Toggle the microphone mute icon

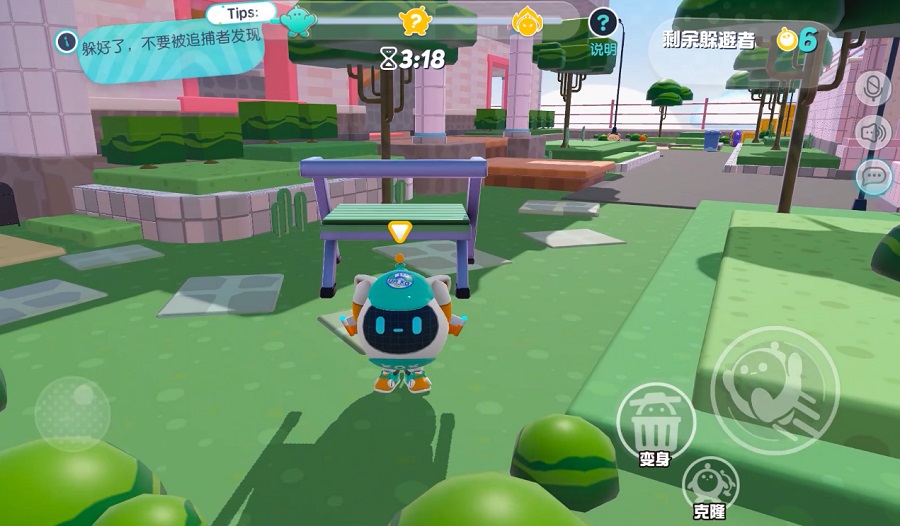(873, 87)
